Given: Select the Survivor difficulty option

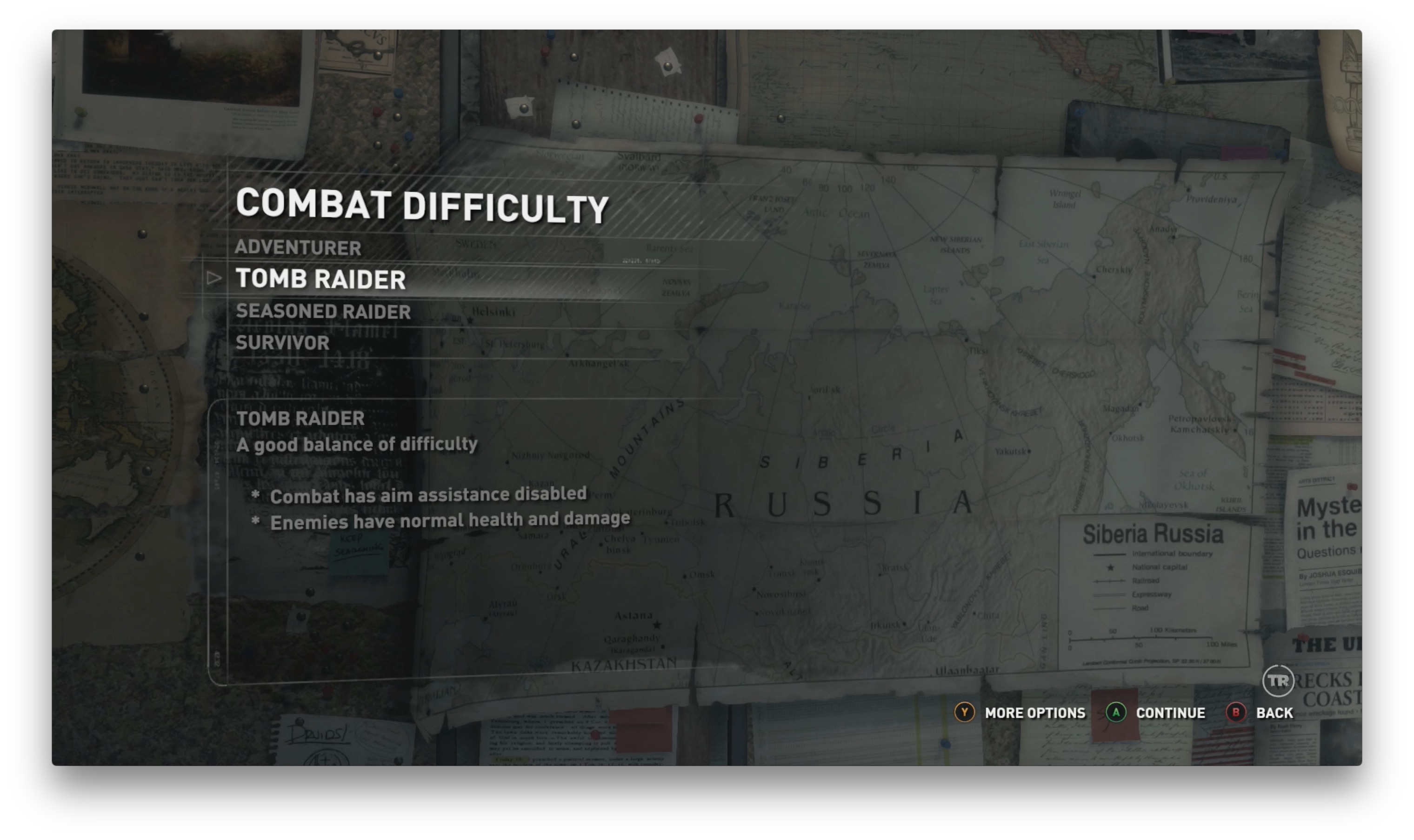Looking at the screenshot, I should click(x=282, y=342).
